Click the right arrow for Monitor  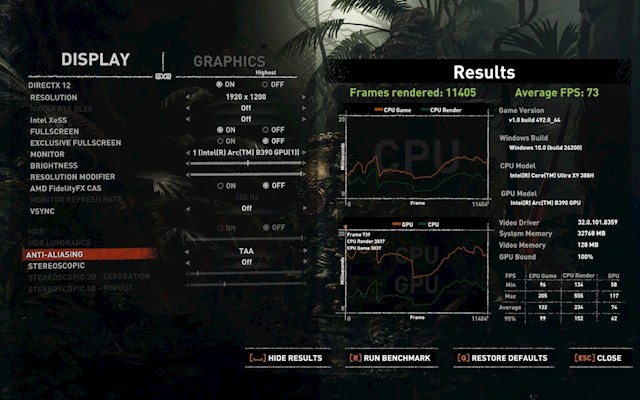[304, 152]
